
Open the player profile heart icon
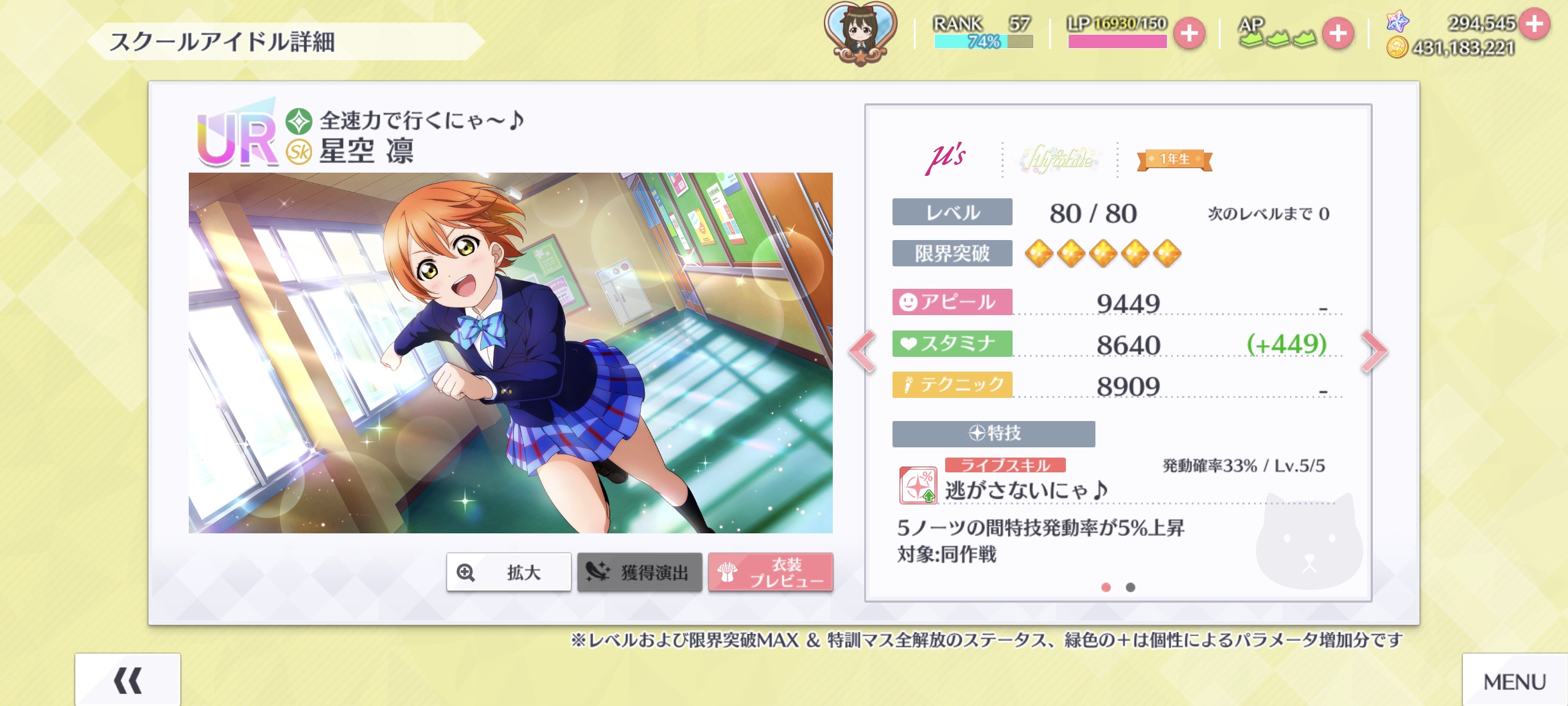click(860, 32)
